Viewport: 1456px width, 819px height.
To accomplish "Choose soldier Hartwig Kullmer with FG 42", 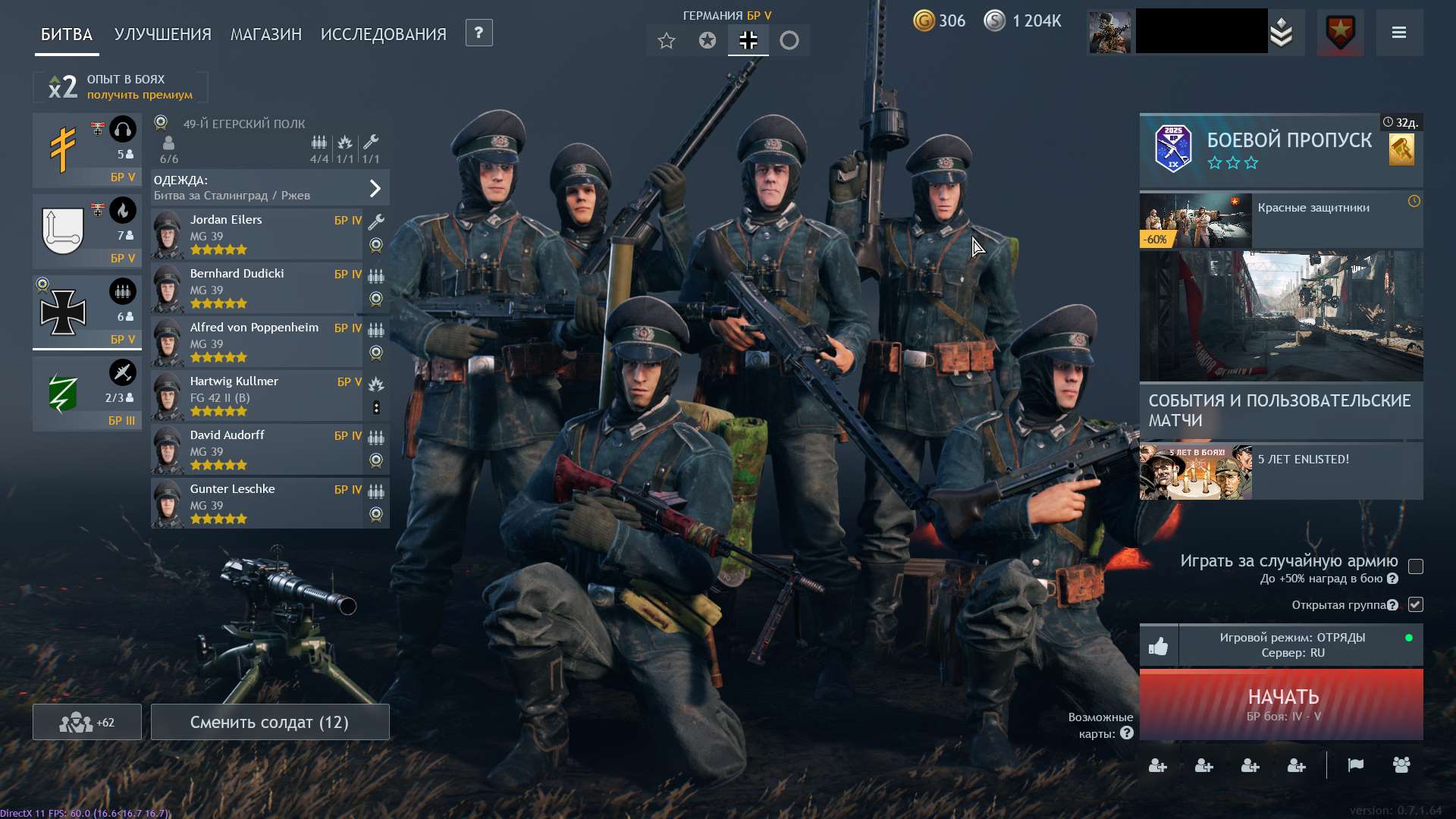I will point(256,396).
